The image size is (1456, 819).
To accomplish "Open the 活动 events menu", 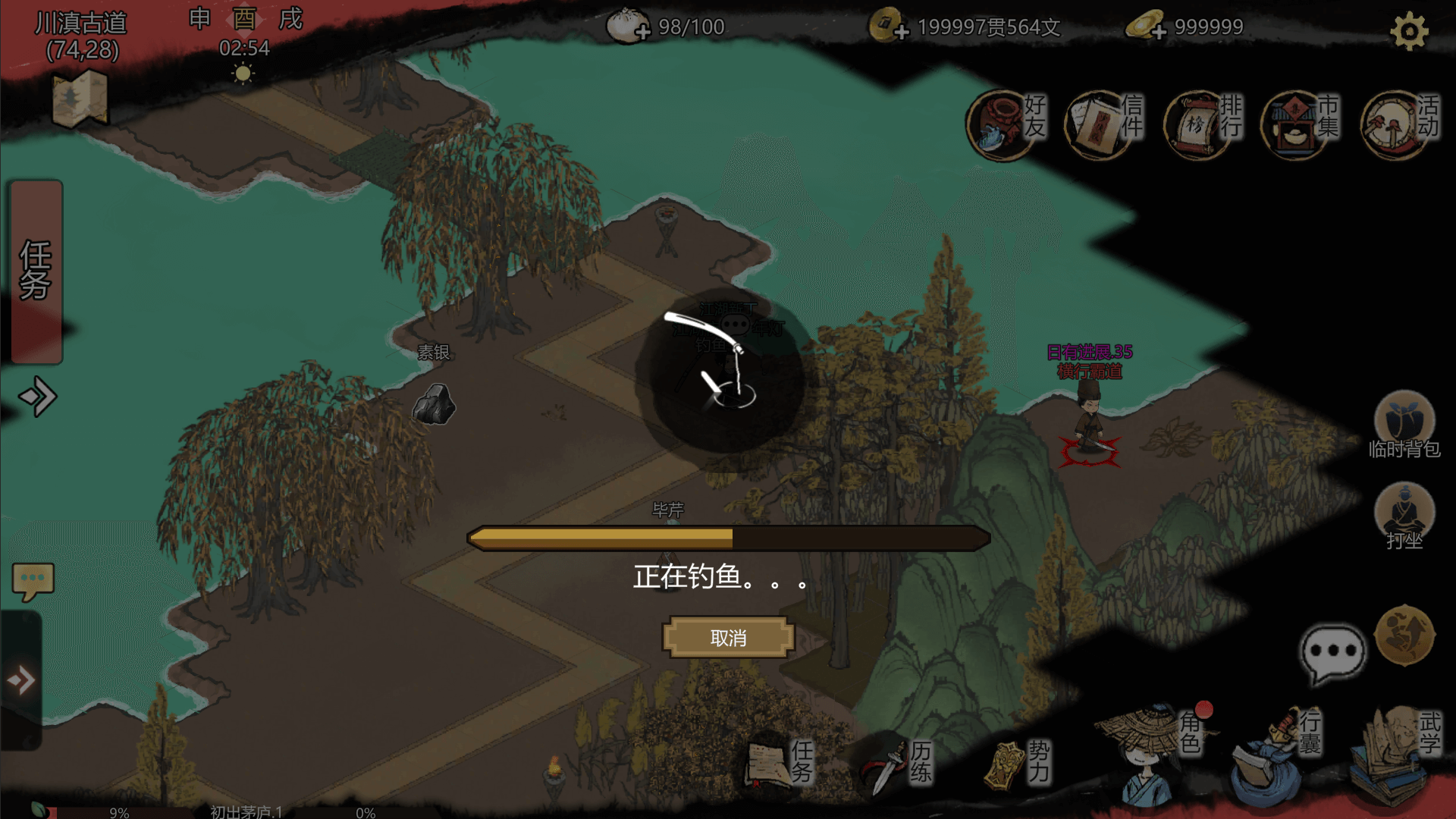I will [x=1399, y=124].
